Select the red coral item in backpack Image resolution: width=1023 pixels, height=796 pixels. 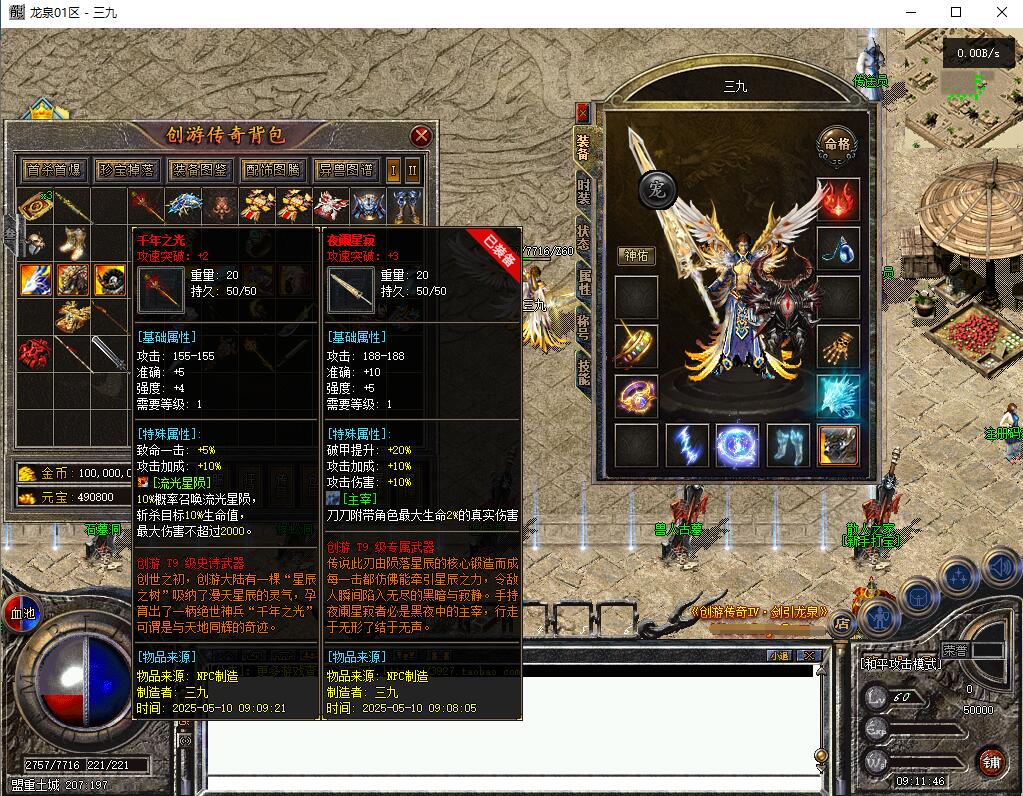[38, 352]
